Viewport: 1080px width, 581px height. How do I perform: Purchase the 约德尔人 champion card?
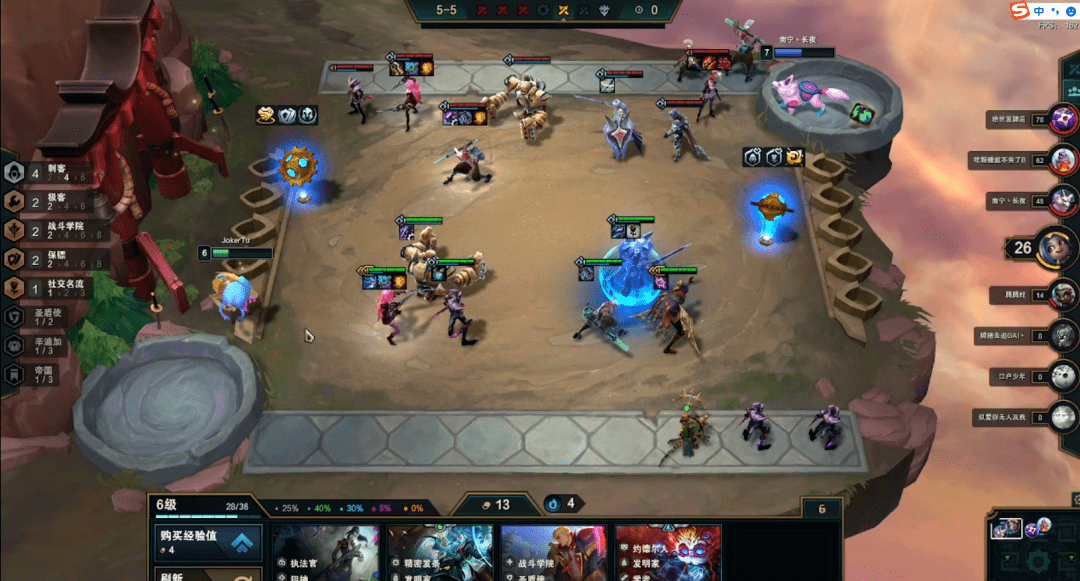668,553
